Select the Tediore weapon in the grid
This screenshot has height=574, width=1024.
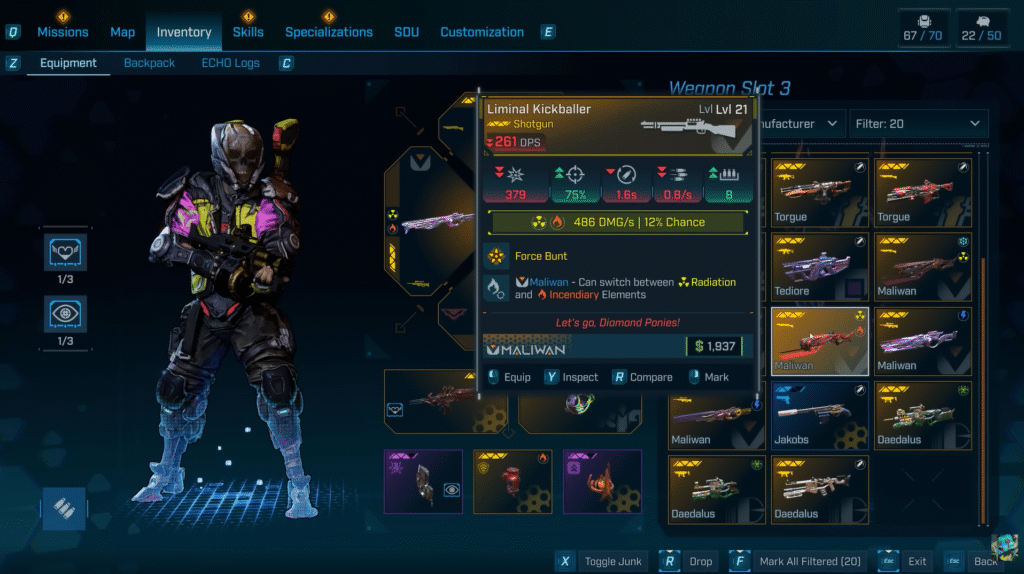pyautogui.click(x=819, y=269)
